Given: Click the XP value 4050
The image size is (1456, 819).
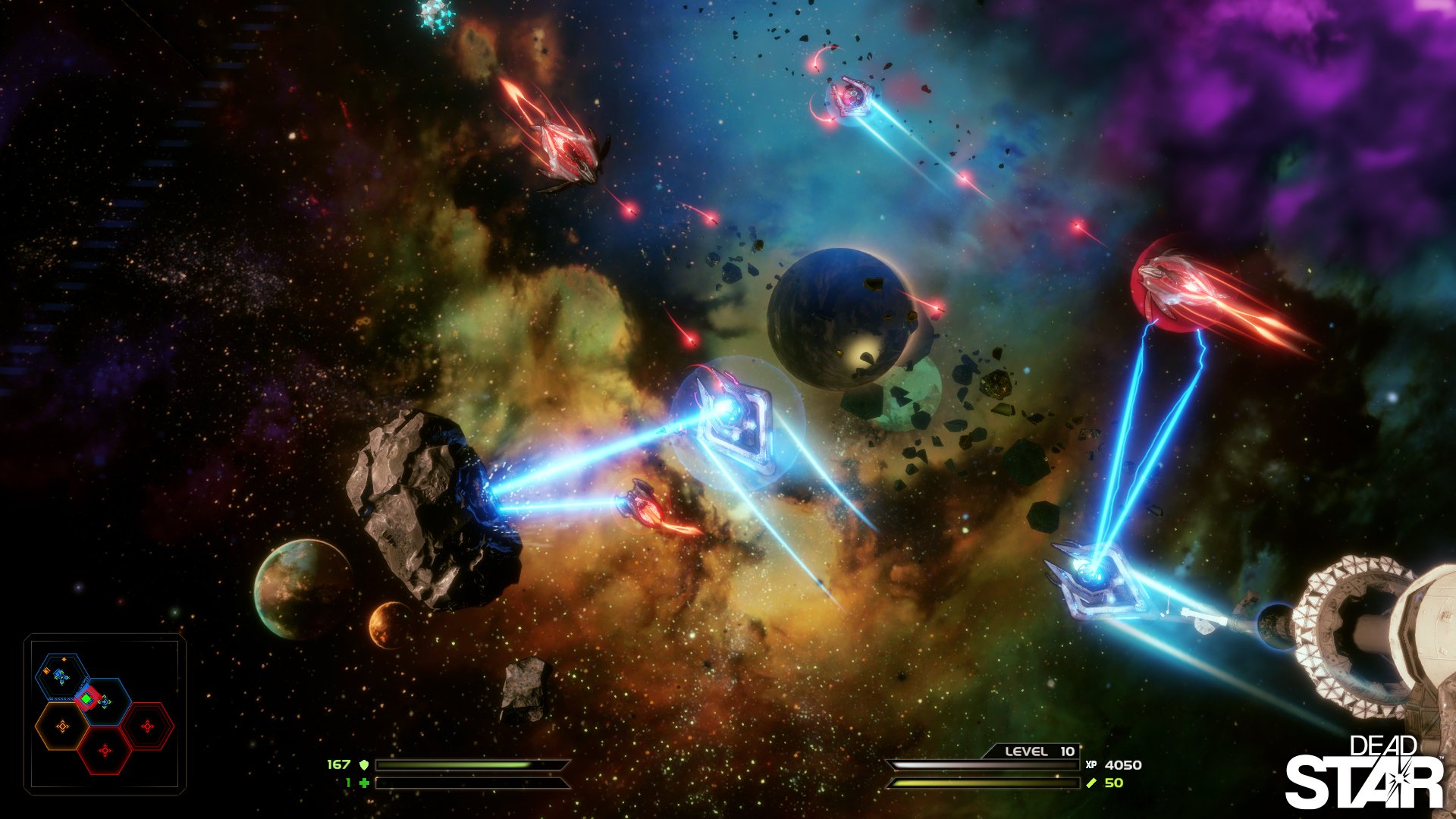Looking at the screenshot, I should [1125, 766].
